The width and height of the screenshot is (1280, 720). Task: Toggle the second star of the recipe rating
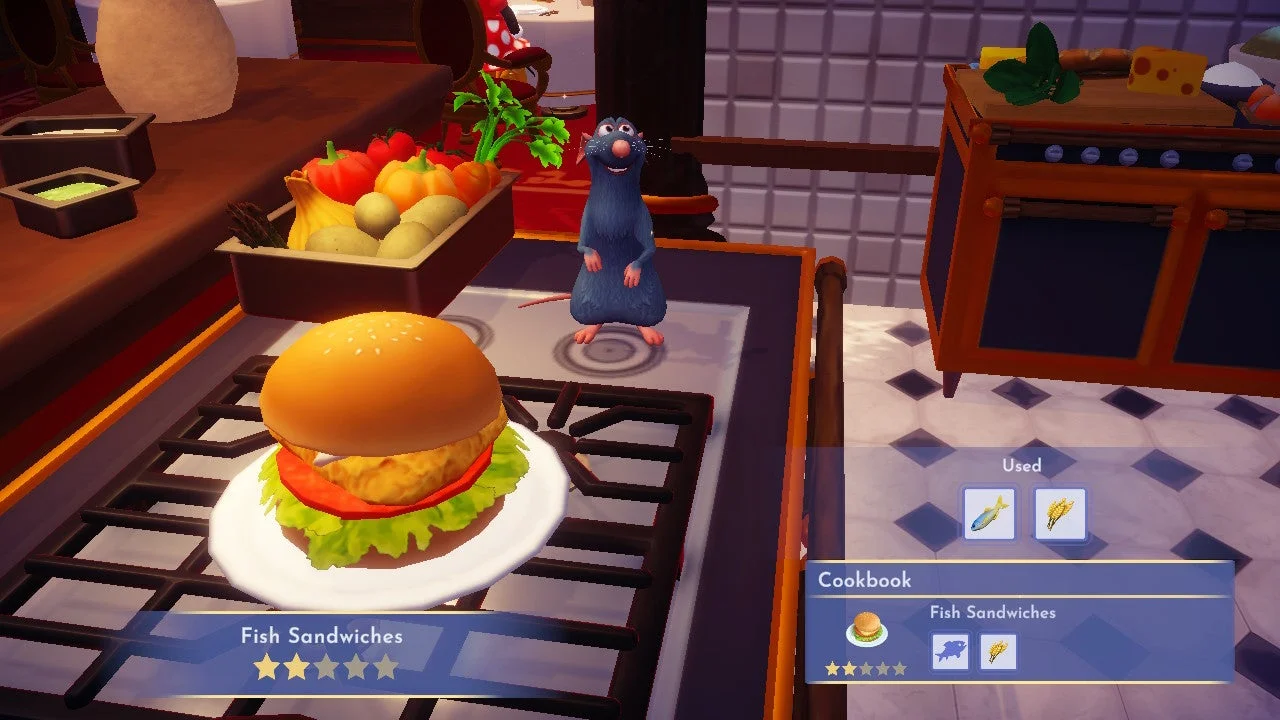(296, 666)
